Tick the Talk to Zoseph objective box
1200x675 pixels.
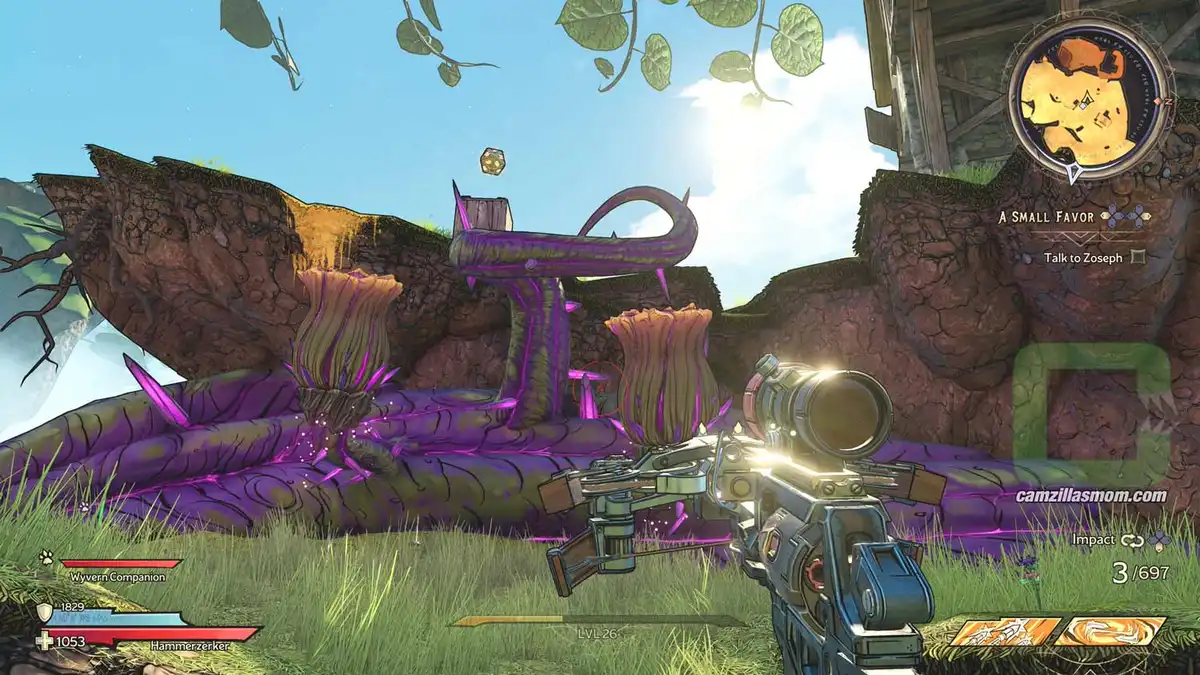point(1136,257)
